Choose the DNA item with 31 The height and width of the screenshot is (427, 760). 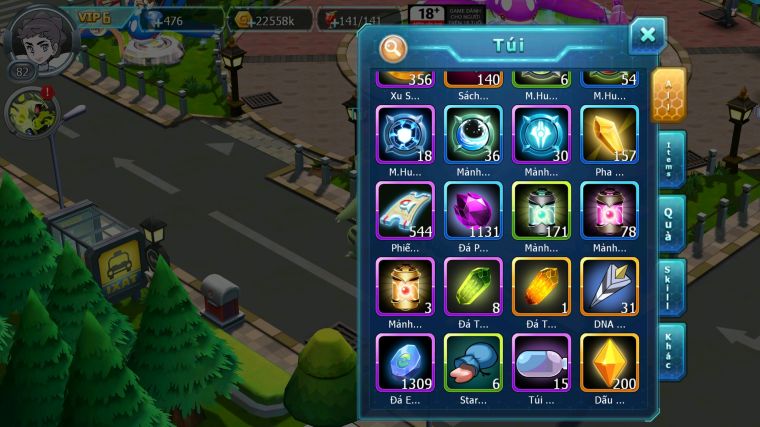(x=610, y=287)
